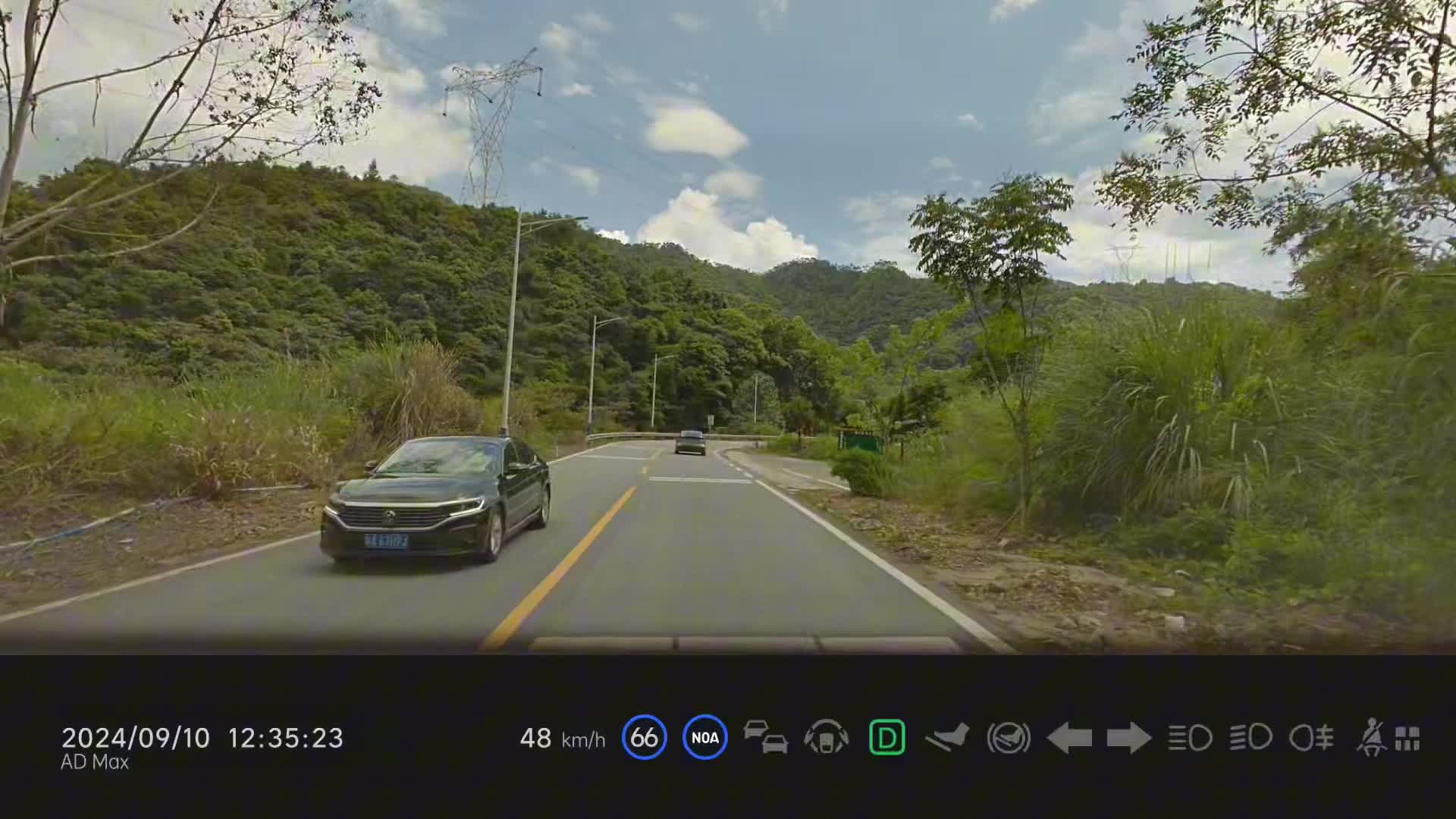This screenshot has height=819, width=1456.
Task: Click the accelerator pedal icon
Action: pos(947,737)
